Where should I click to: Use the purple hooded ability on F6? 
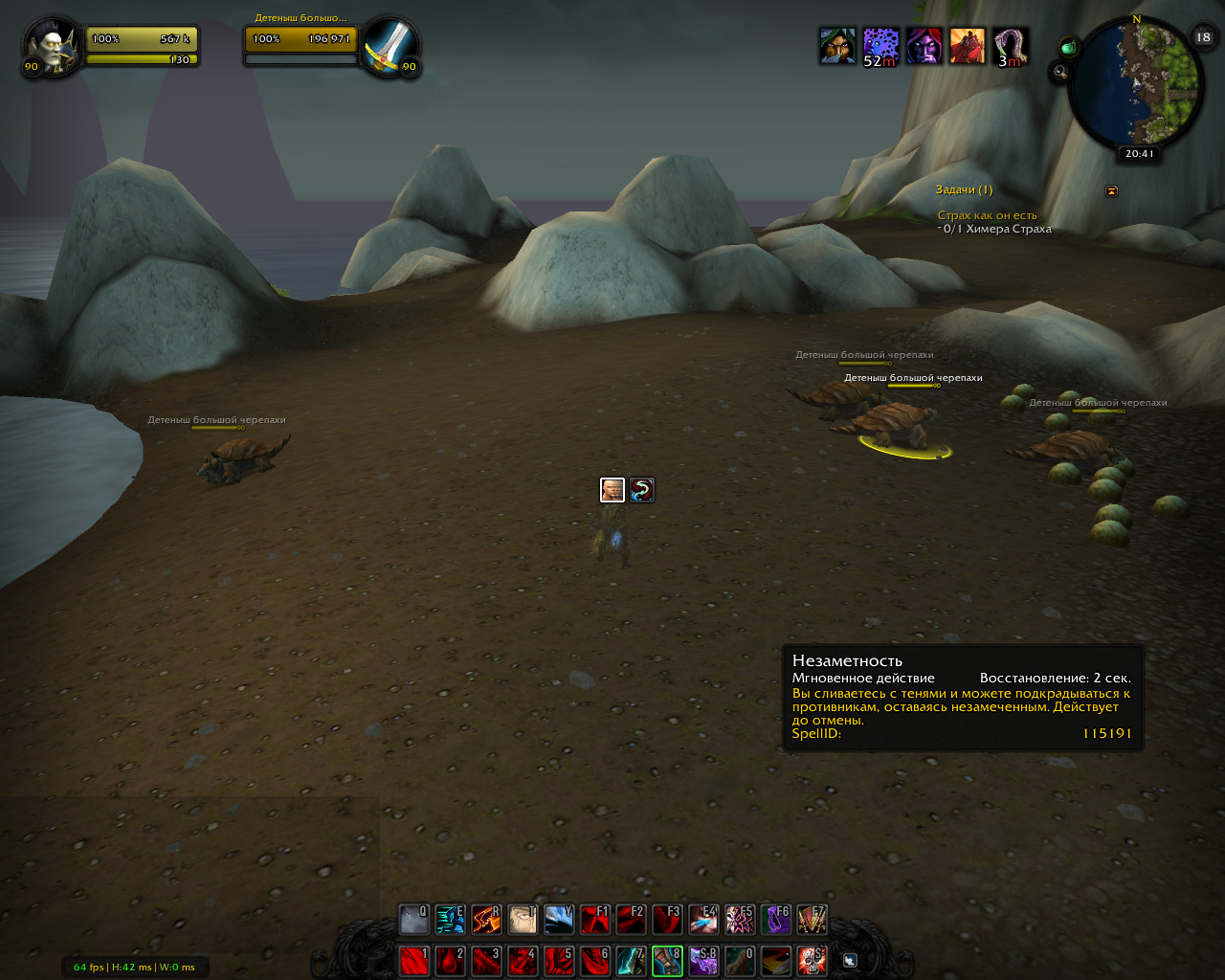[775, 920]
